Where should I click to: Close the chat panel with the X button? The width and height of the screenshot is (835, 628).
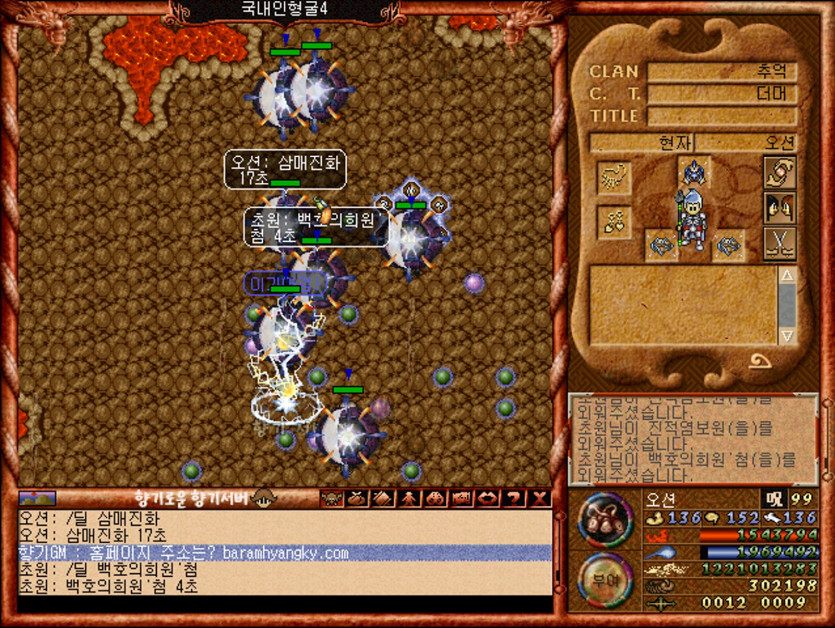tap(540, 498)
